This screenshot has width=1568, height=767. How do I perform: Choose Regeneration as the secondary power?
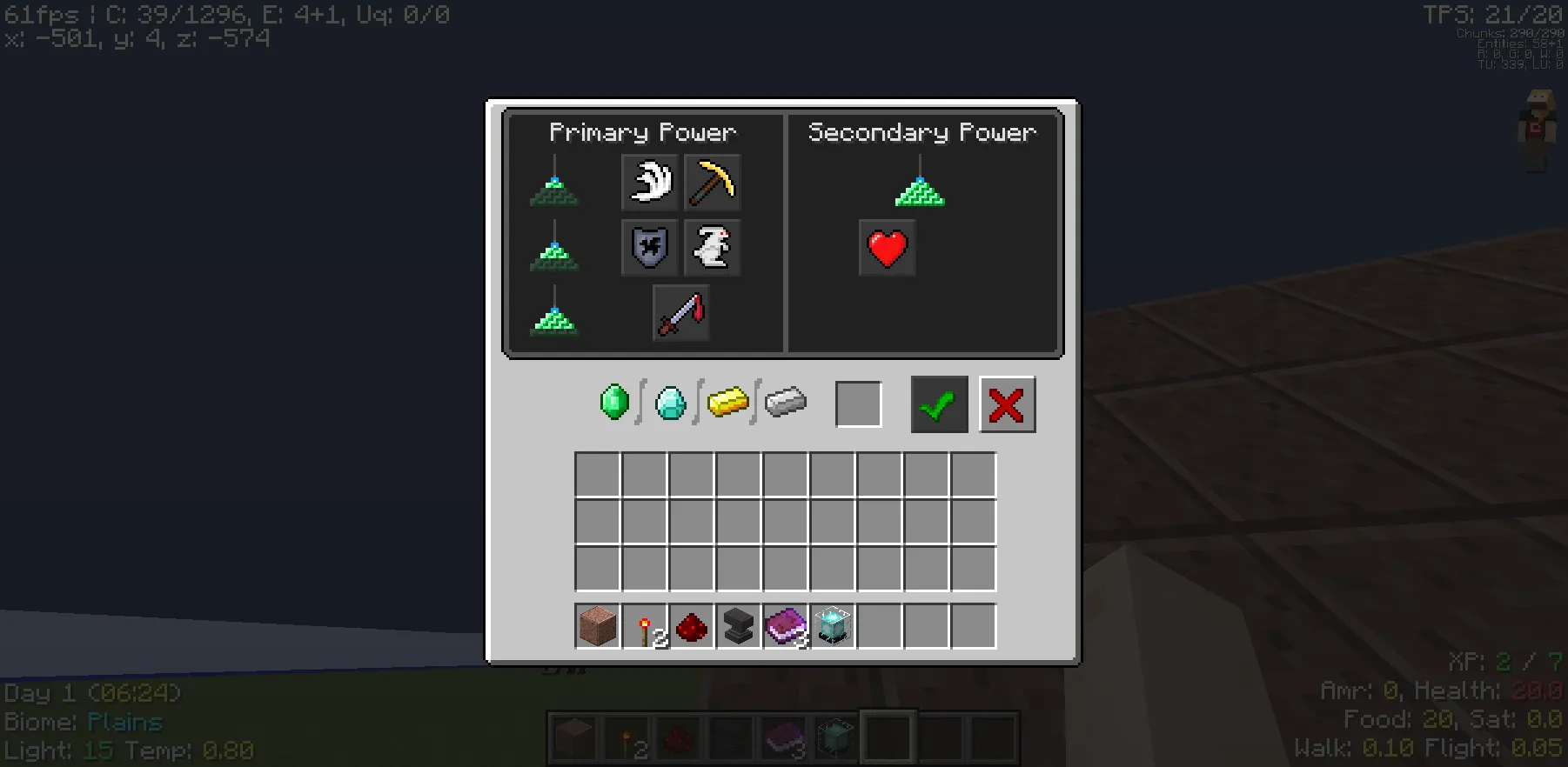tap(887, 247)
